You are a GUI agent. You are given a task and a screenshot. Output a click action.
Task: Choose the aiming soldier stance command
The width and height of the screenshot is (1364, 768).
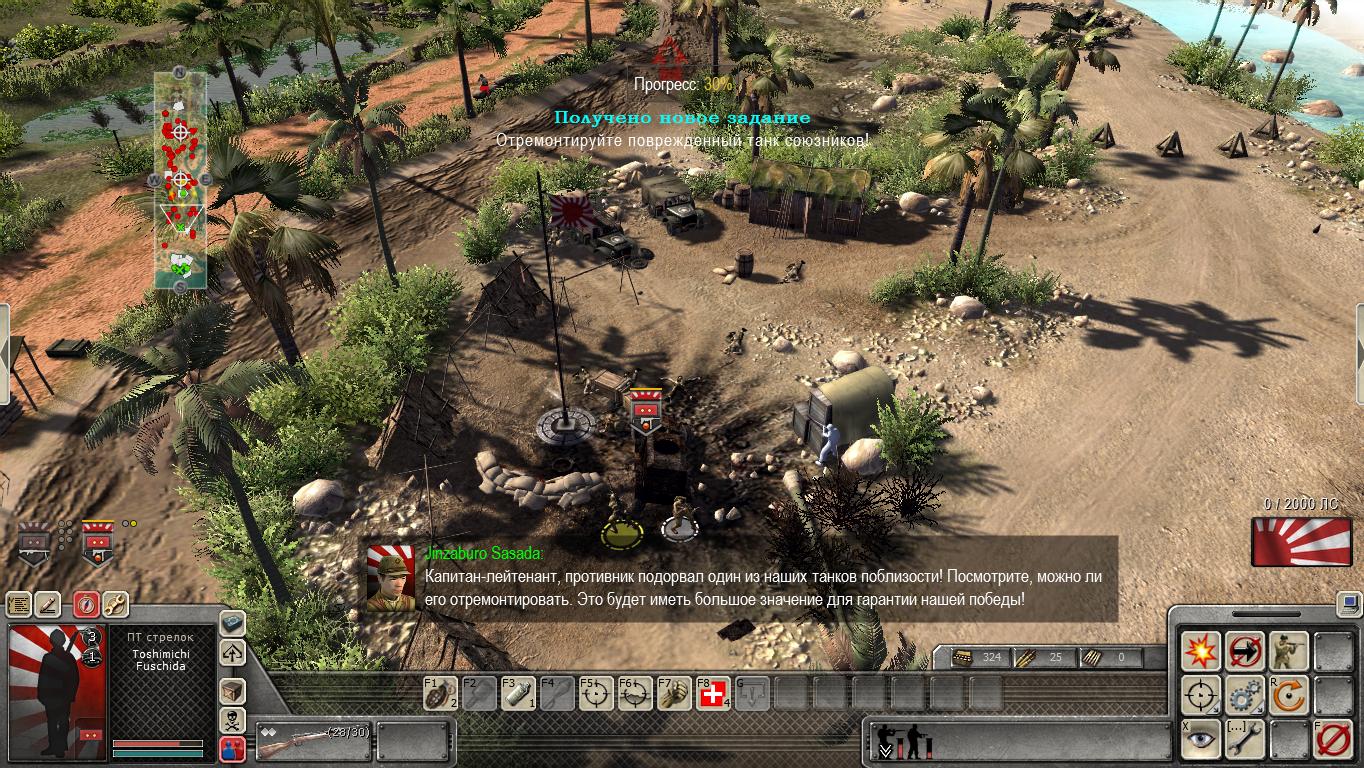tap(1289, 651)
